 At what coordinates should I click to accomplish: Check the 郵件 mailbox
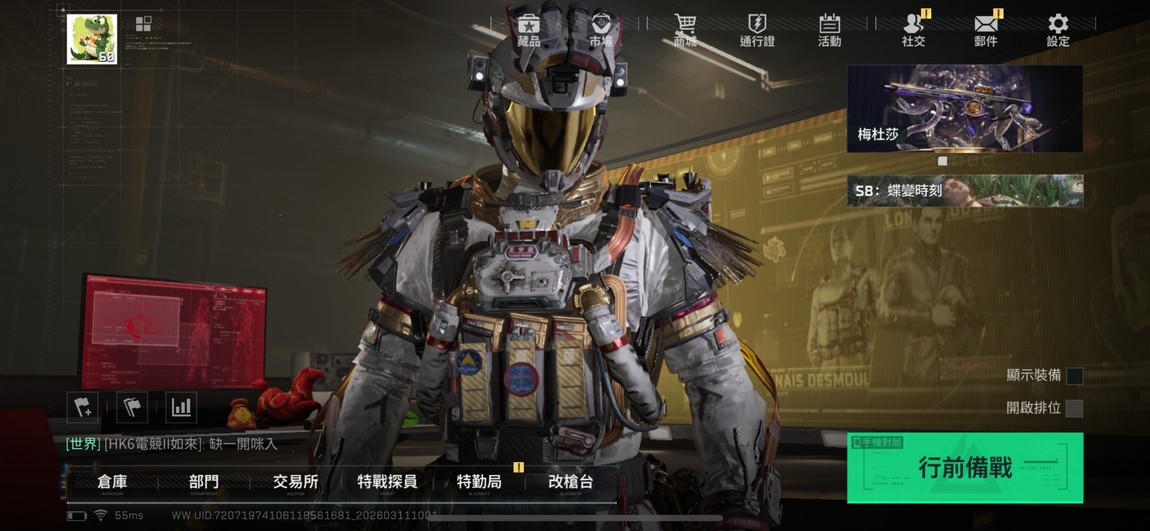point(986,29)
